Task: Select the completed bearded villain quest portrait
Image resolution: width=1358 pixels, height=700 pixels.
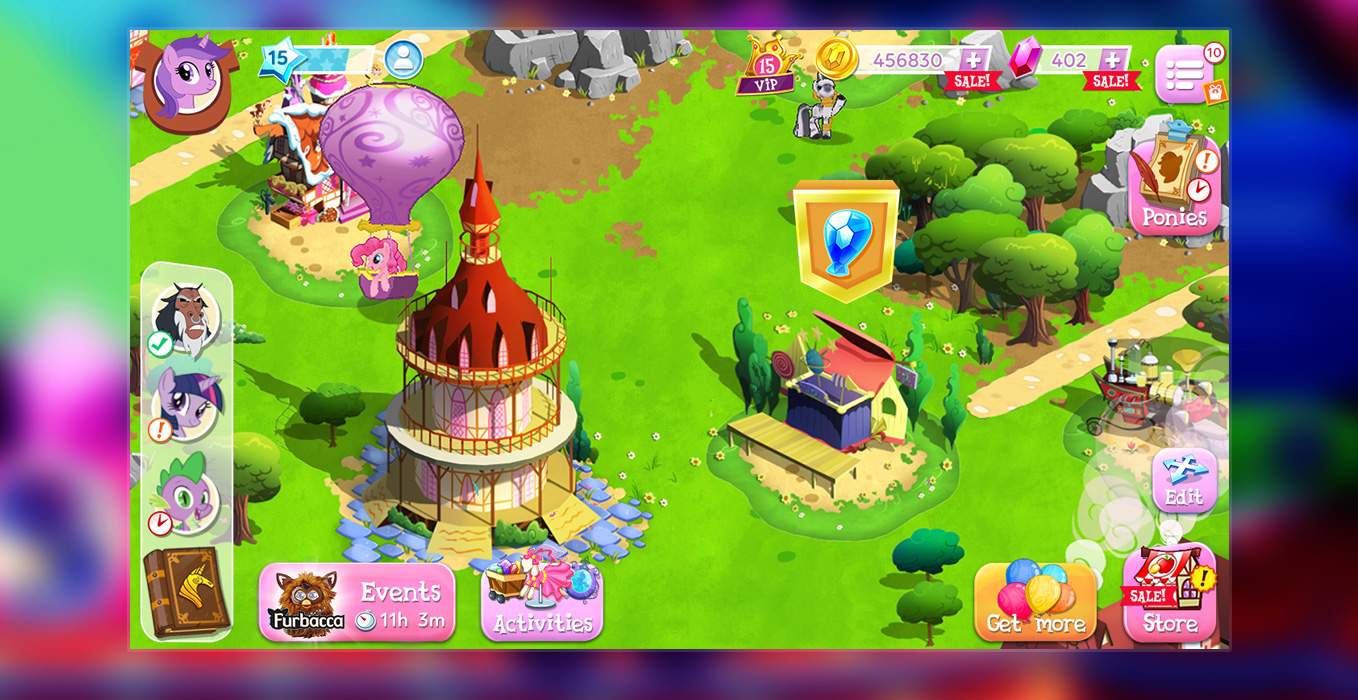Action: click(186, 318)
